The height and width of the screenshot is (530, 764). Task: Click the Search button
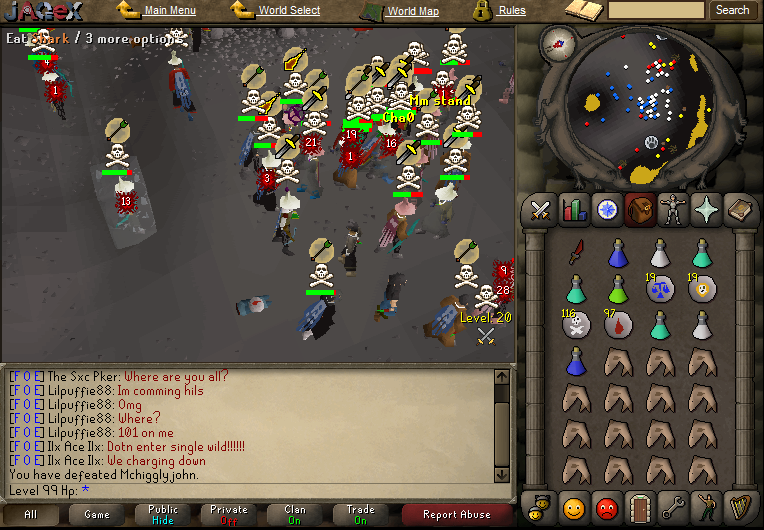pos(732,10)
